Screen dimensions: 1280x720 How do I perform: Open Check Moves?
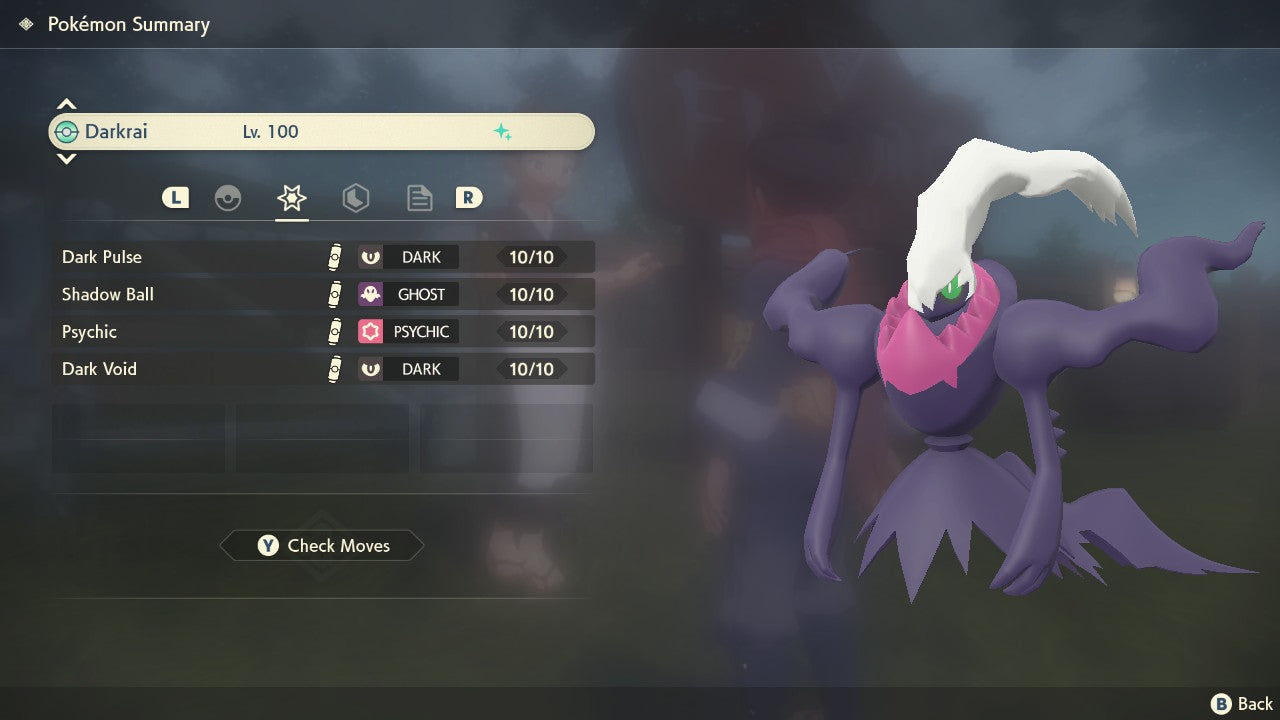(322, 546)
